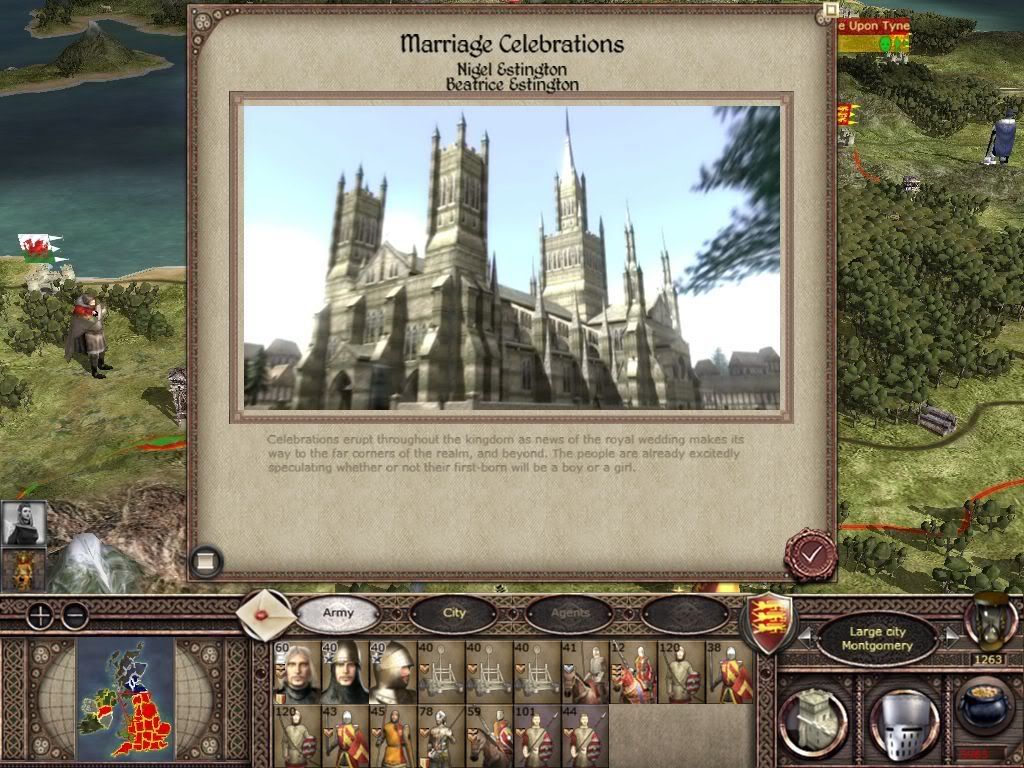Open the City tab
Viewport: 1024px width, 768px height.
pyautogui.click(x=455, y=612)
